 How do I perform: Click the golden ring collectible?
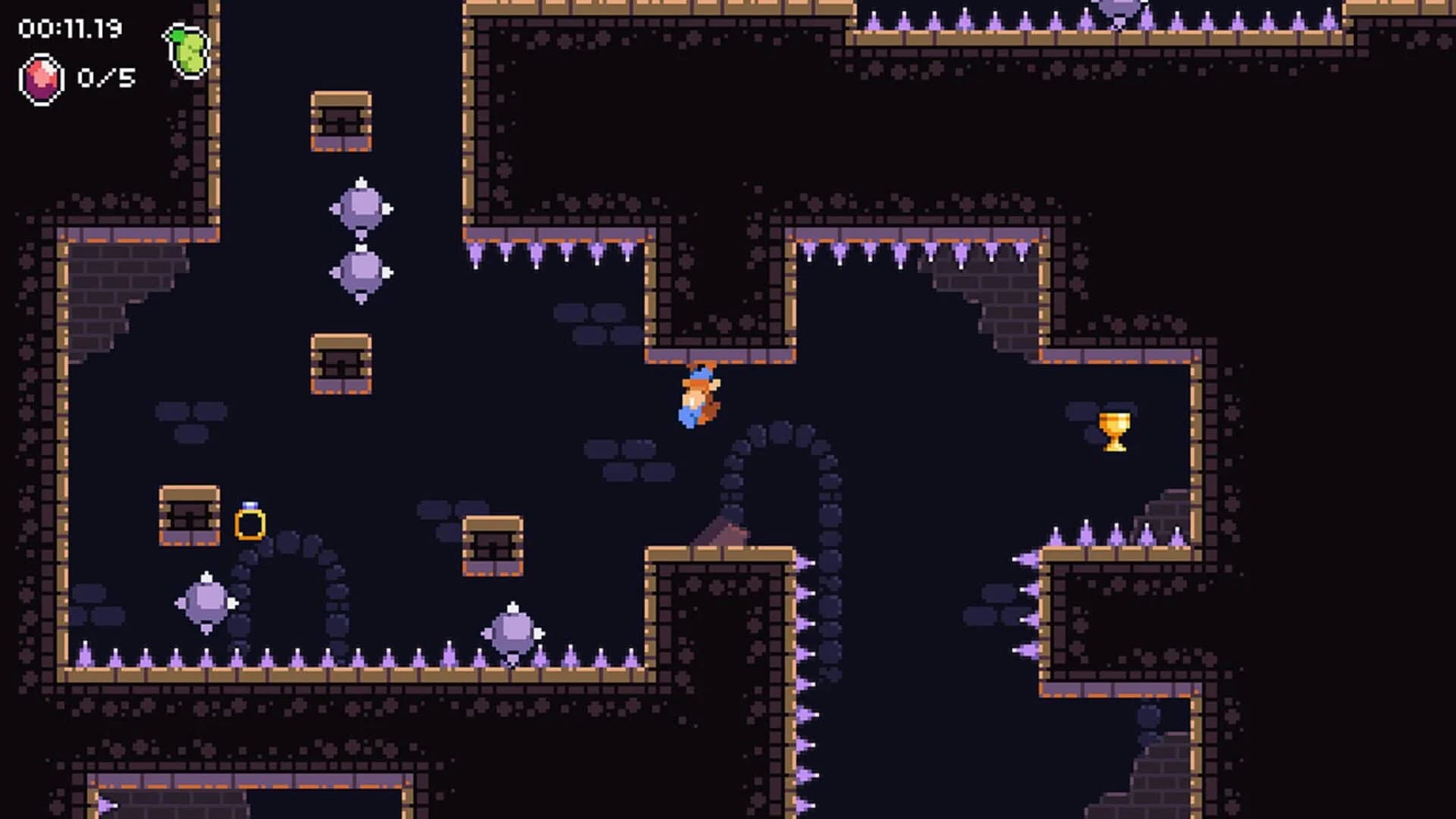tap(251, 520)
